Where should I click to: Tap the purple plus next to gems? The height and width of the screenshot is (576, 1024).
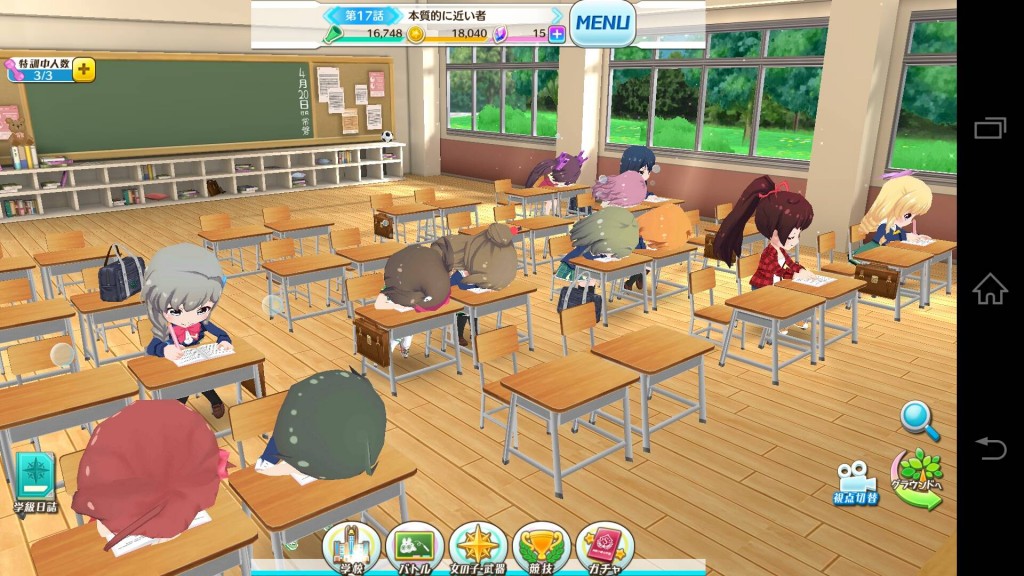[557, 34]
